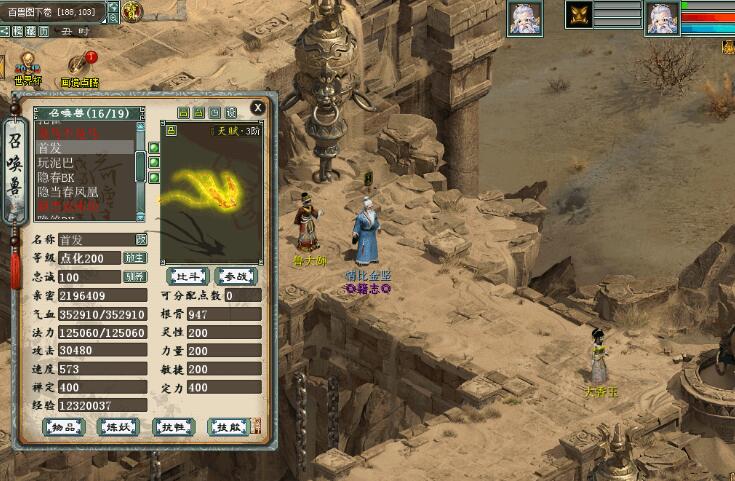This screenshot has height=481, width=735.
Task: Open the 物品 items button
Action: point(64,427)
